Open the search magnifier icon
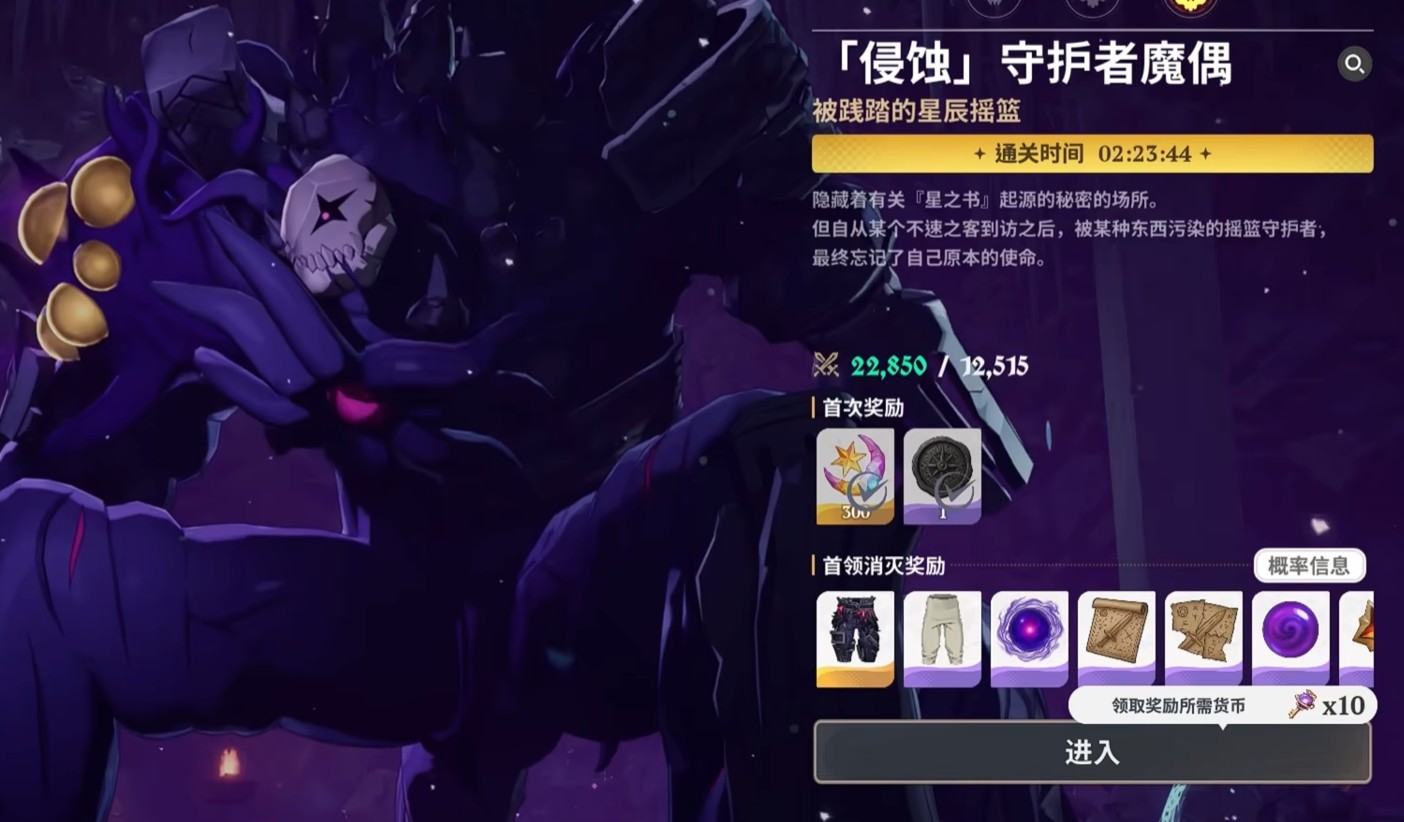 coord(1355,65)
